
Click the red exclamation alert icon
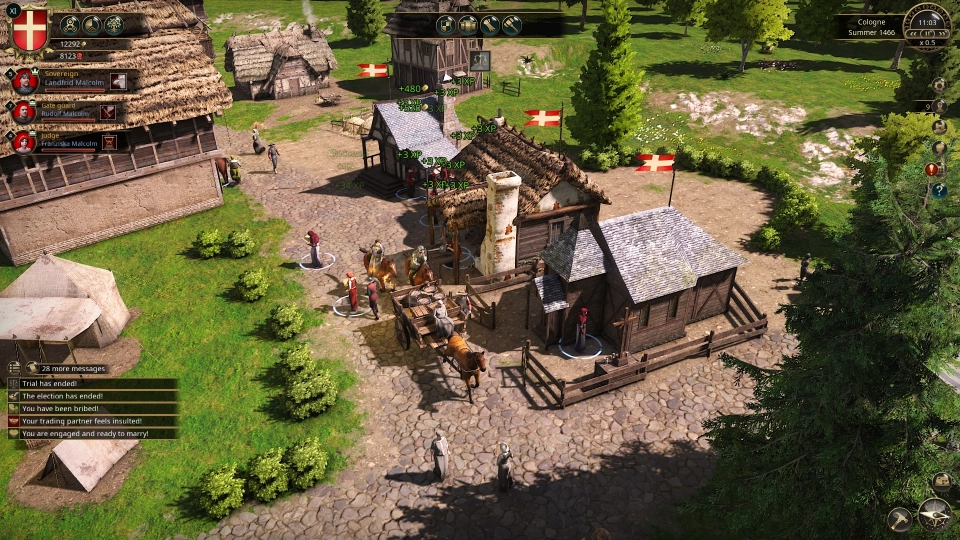(932, 169)
